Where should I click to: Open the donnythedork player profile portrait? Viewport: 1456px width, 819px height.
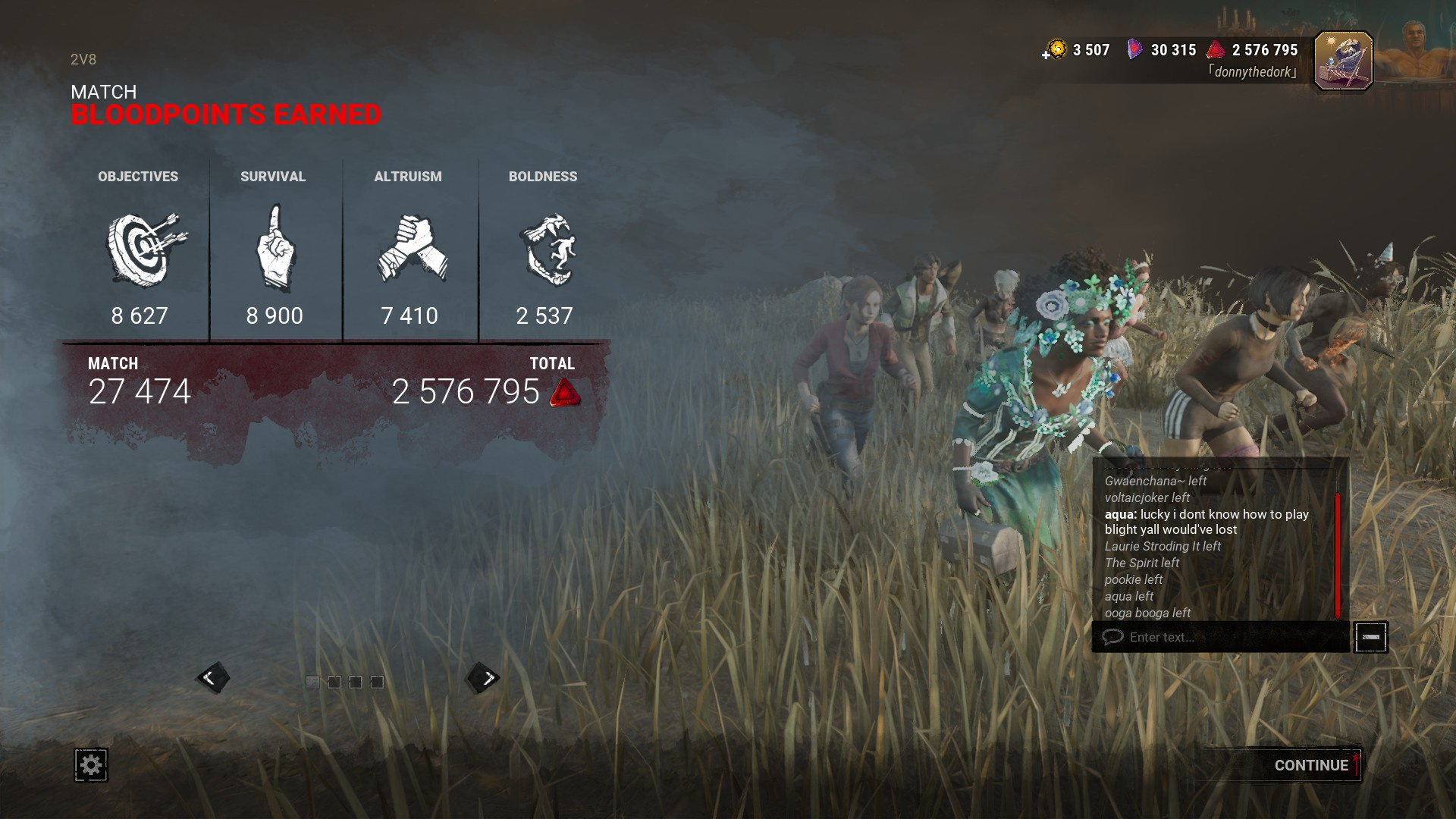(1343, 61)
